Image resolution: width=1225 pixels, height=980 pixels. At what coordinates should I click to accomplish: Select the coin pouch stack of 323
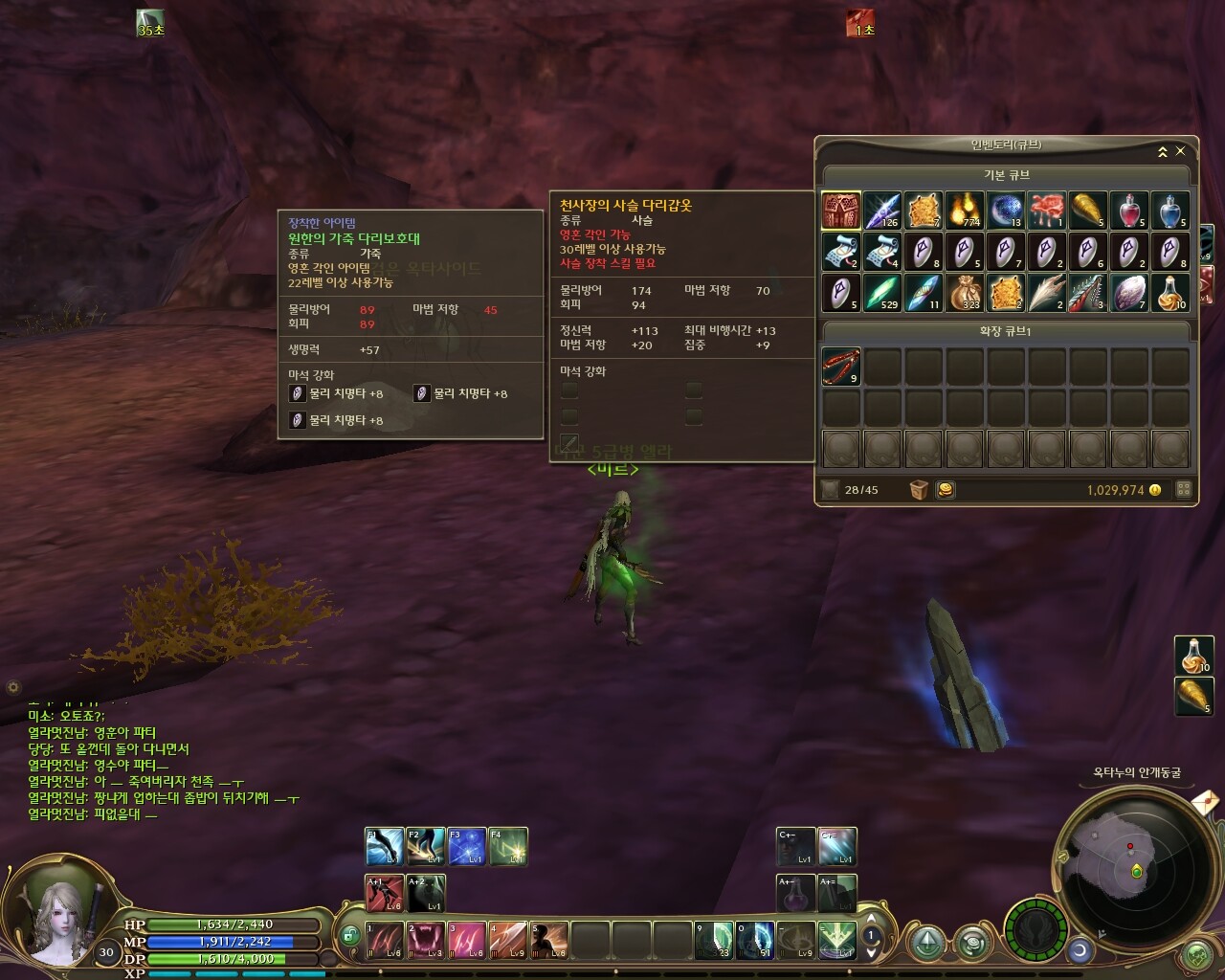pos(964,292)
